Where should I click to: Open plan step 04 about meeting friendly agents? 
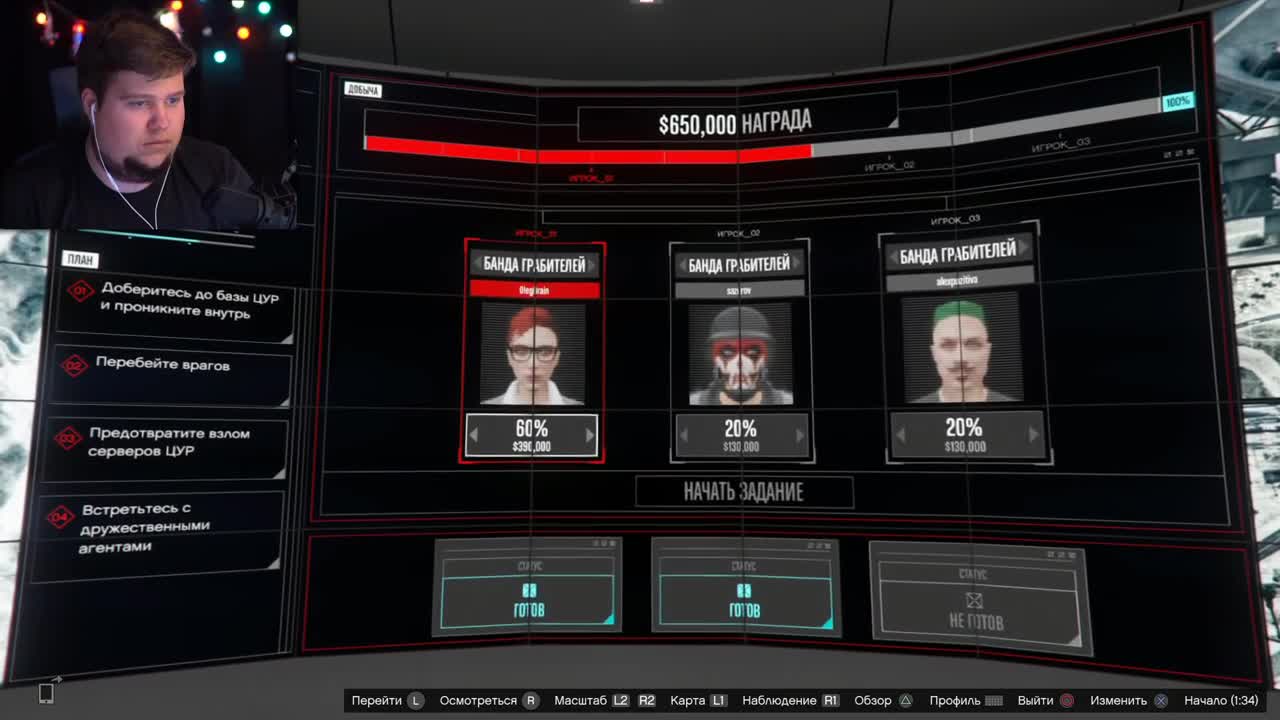pos(160,528)
